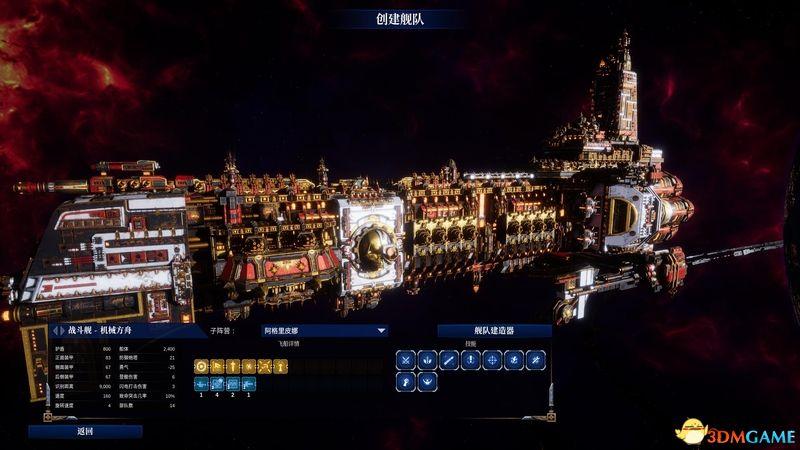Select the gold crossed-arrows upgrade icon

tap(264, 366)
